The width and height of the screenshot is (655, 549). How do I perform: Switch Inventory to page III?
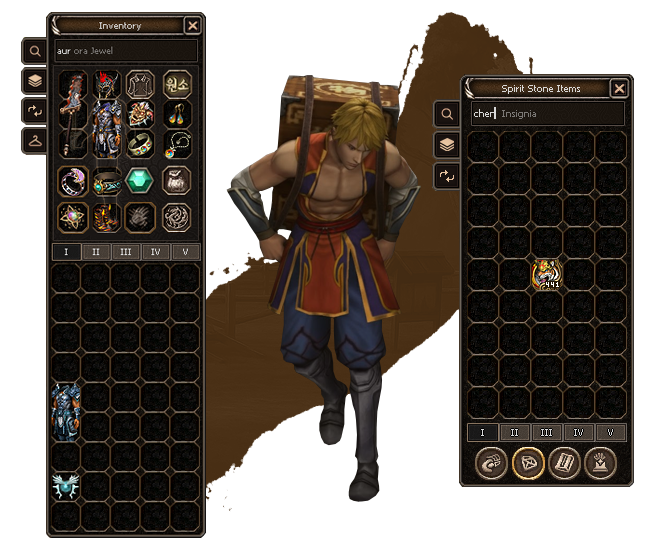[126, 252]
